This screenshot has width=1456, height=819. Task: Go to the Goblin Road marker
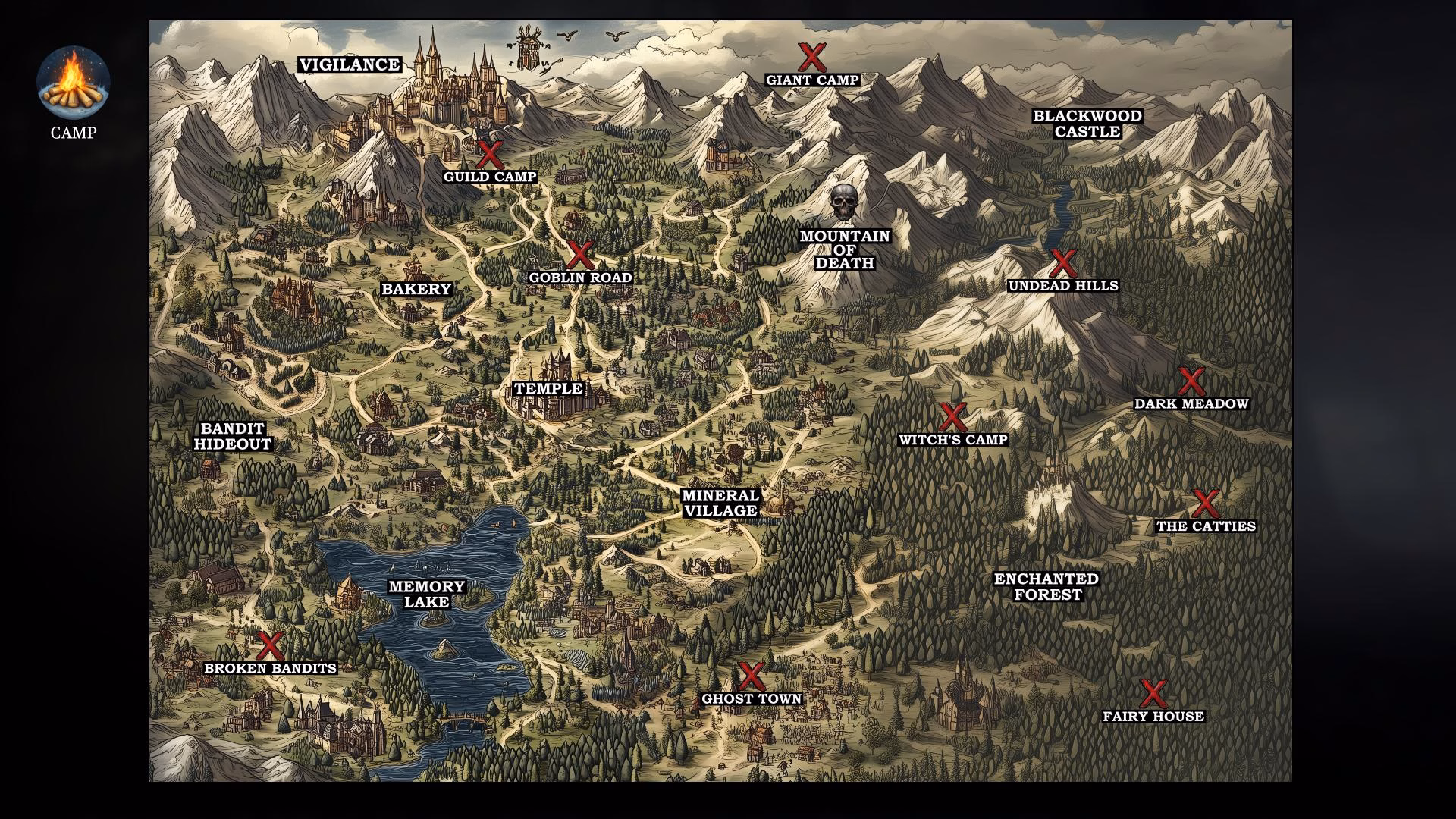click(580, 256)
